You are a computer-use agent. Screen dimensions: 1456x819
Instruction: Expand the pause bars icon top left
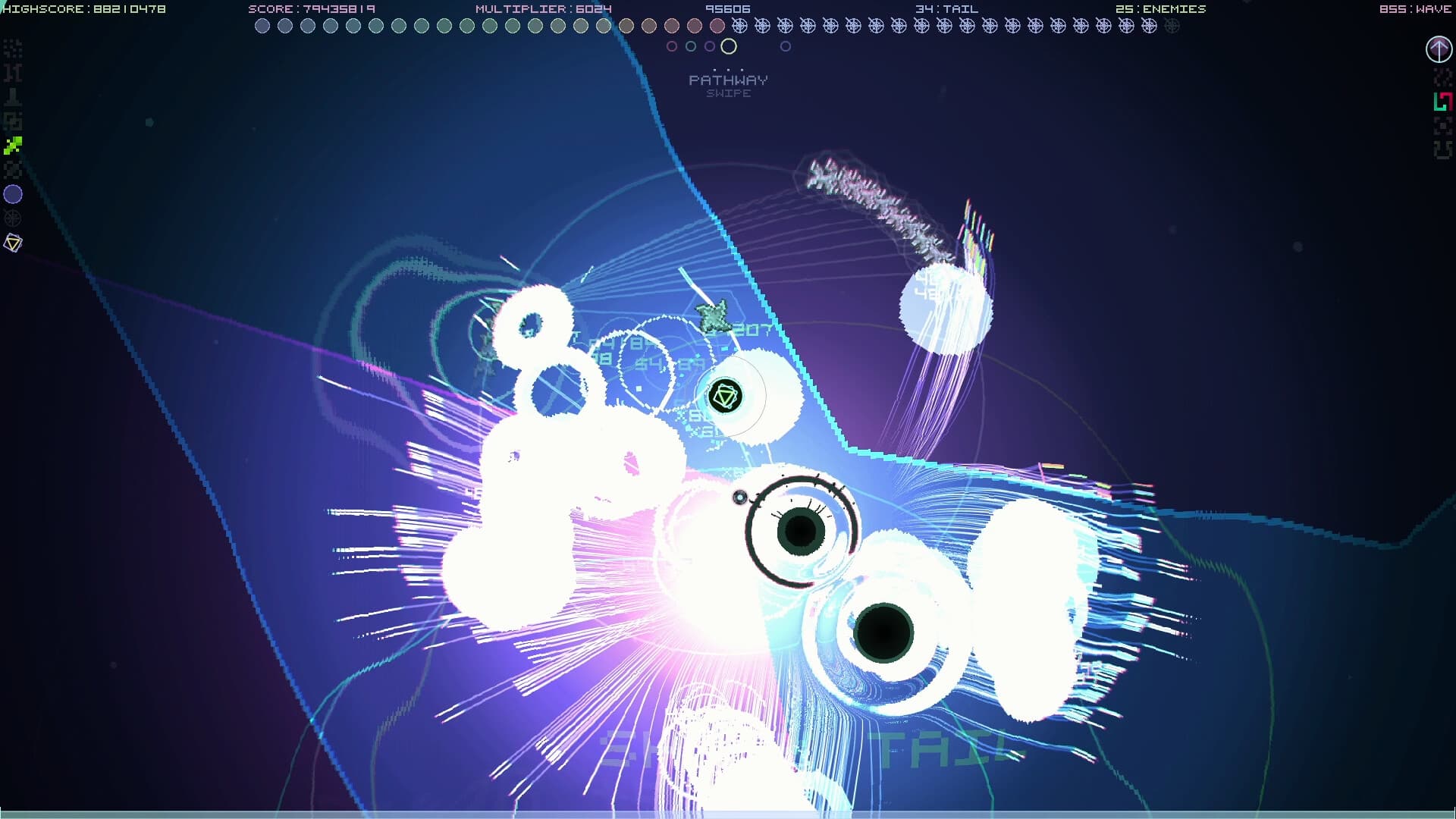pos(12,73)
